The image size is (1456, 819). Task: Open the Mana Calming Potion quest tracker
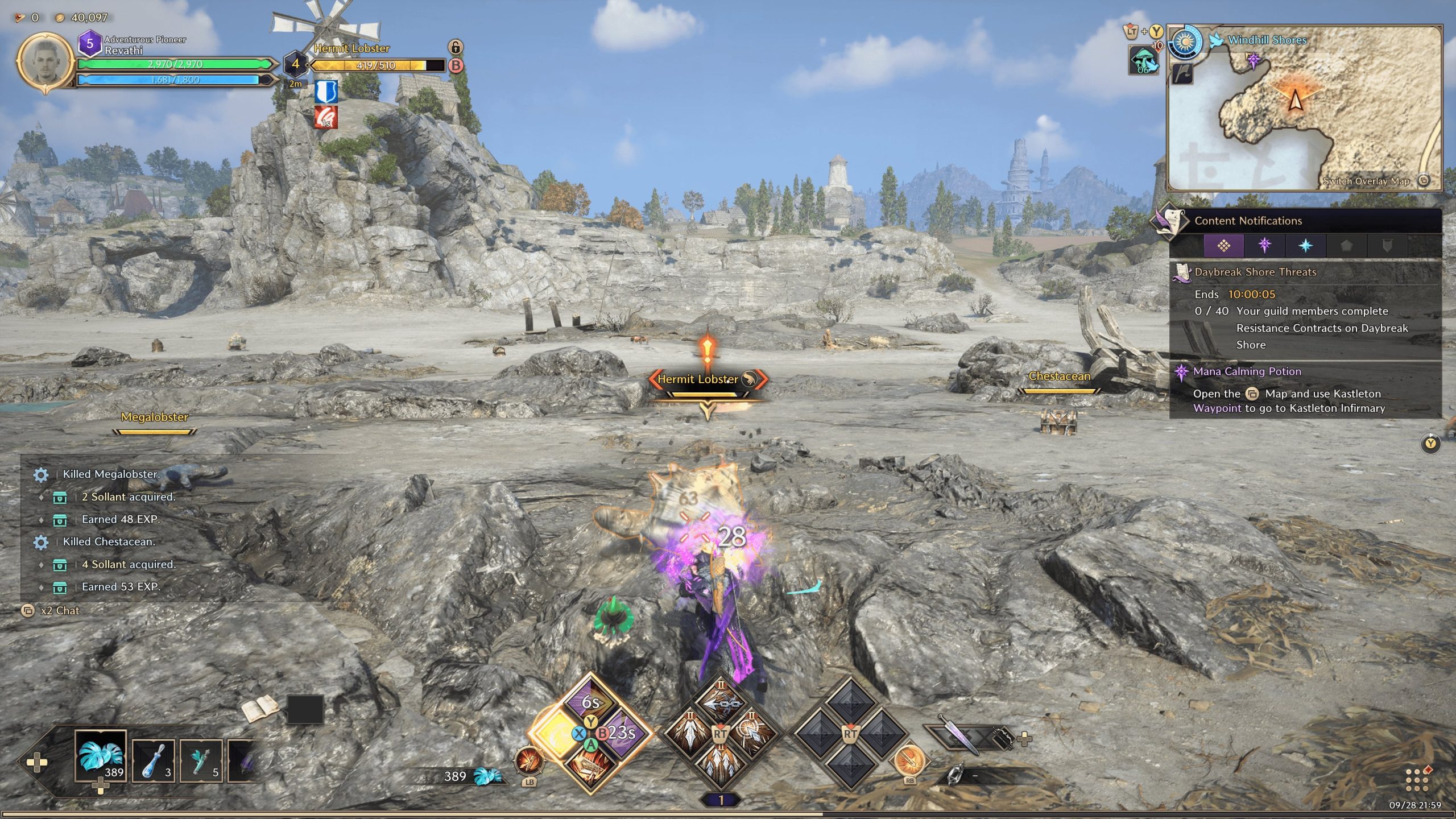pos(1247,371)
